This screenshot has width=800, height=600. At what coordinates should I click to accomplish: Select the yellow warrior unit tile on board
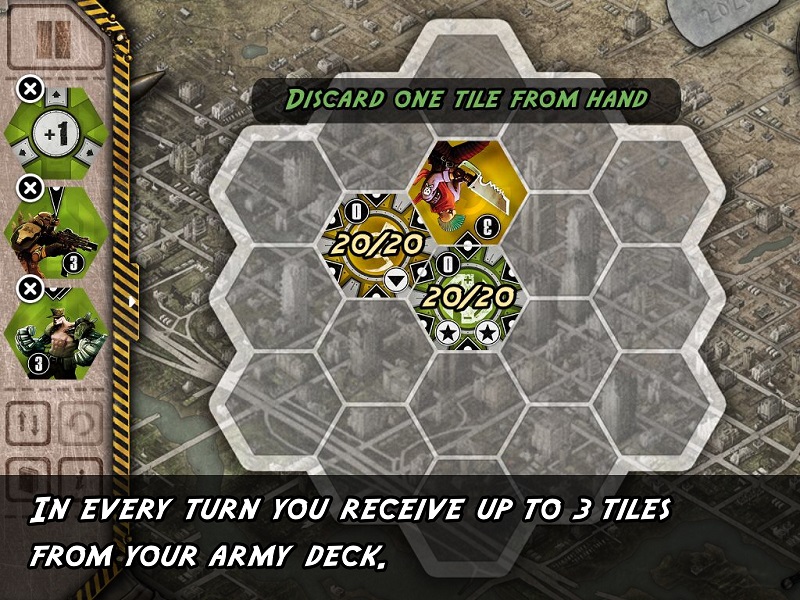(x=466, y=189)
